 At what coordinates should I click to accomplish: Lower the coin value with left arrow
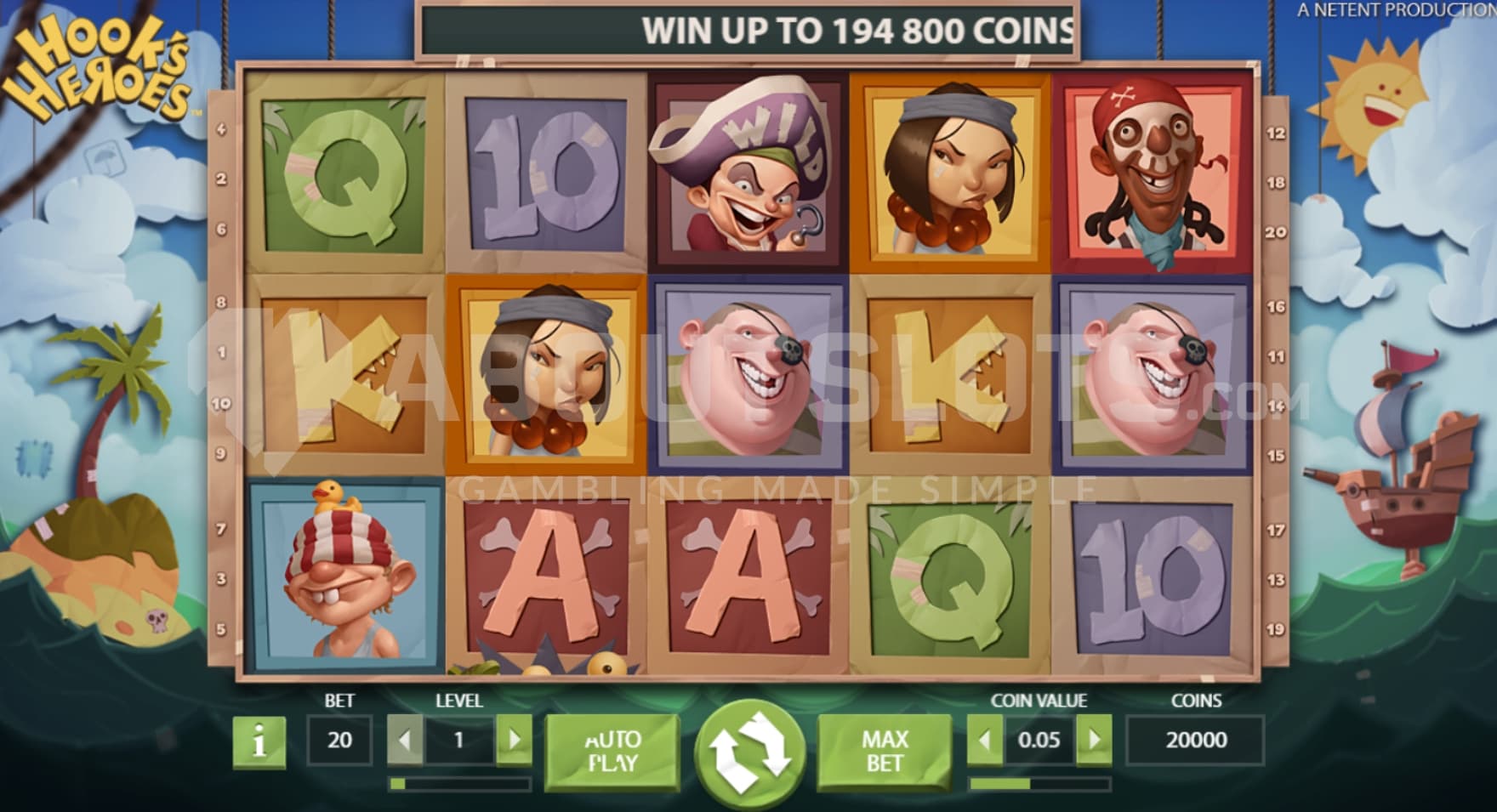[x=985, y=740]
